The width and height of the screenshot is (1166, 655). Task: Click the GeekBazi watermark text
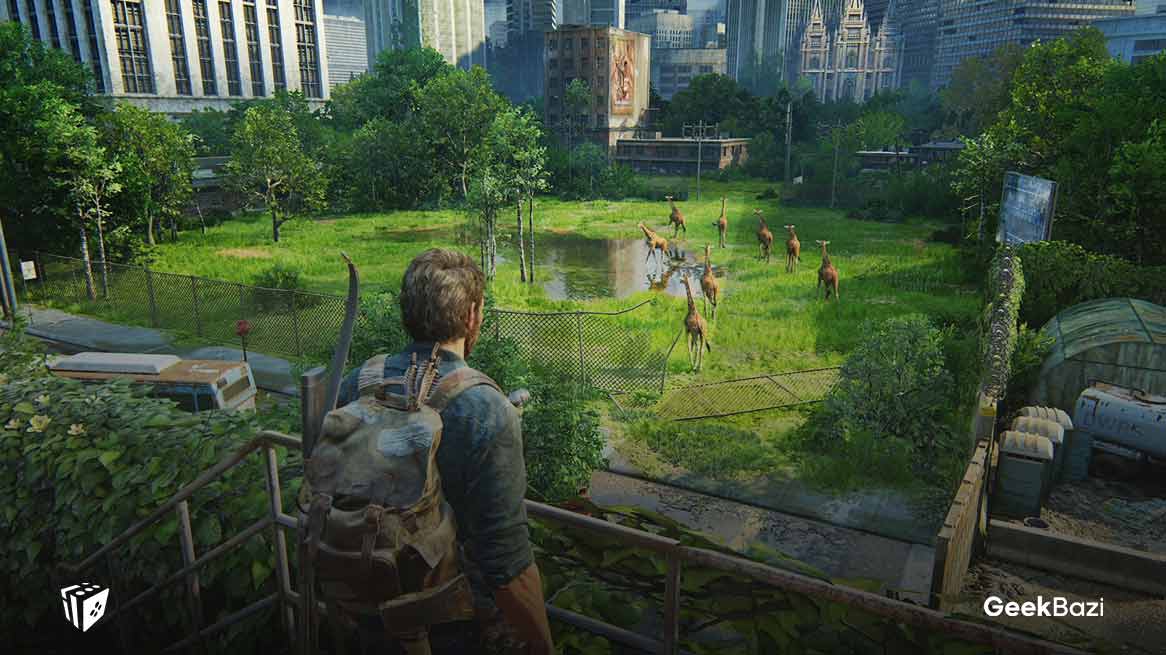click(1043, 607)
